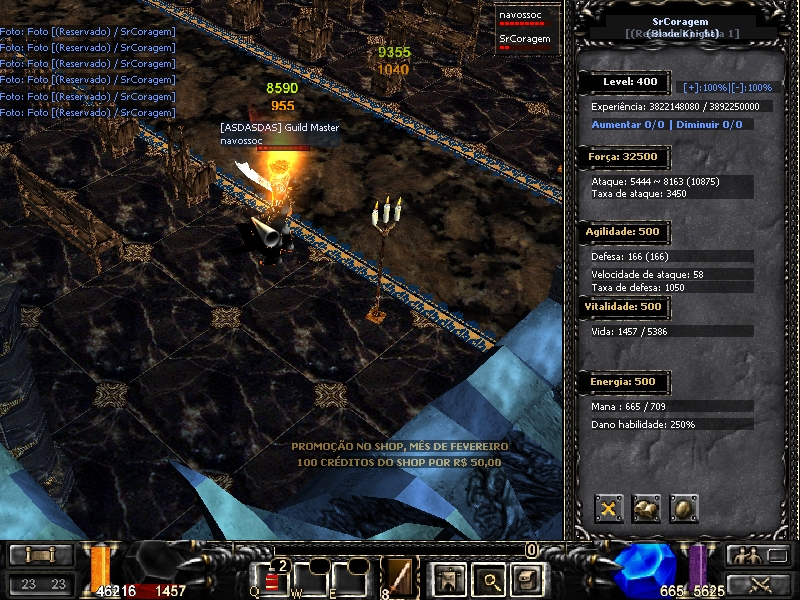Screen dimensions: 800x600
Task: Open the inventory from the bottom bar
Action: [526, 579]
